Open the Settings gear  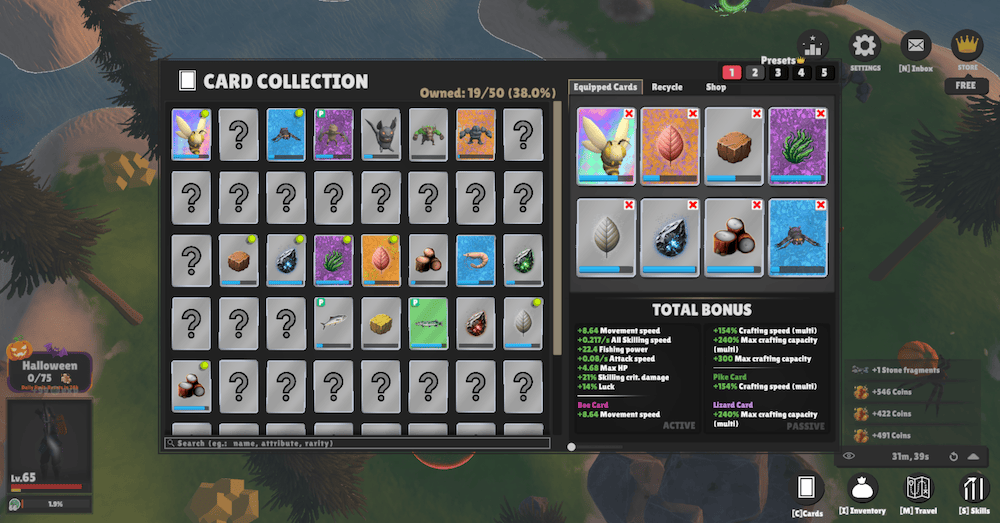point(864,46)
